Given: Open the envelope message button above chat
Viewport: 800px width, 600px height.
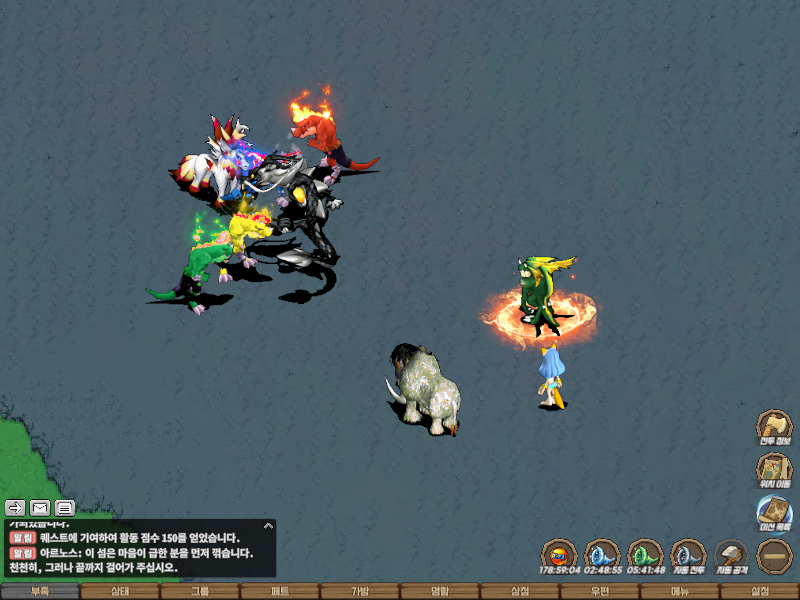Looking at the screenshot, I should [x=40, y=508].
